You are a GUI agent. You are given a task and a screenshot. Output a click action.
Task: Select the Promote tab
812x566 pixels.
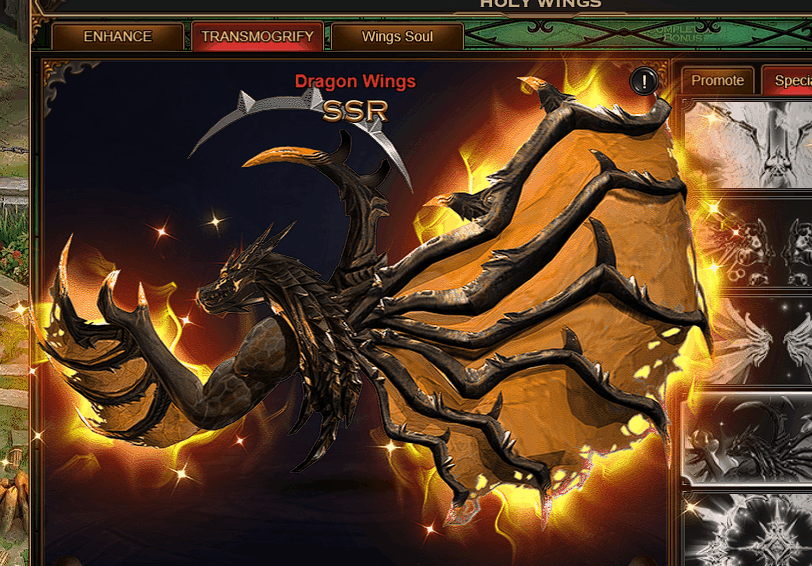[717, 81]
